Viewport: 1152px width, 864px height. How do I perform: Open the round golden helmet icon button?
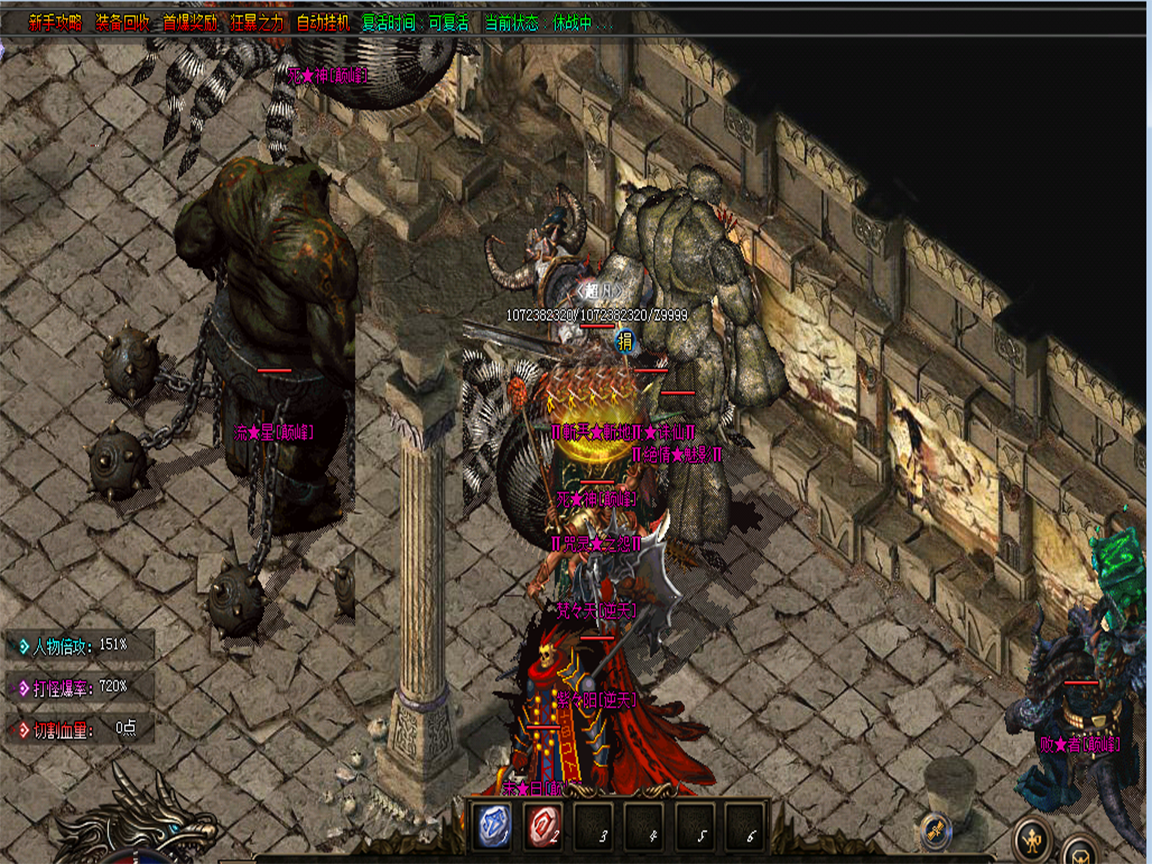point(1081,853)
